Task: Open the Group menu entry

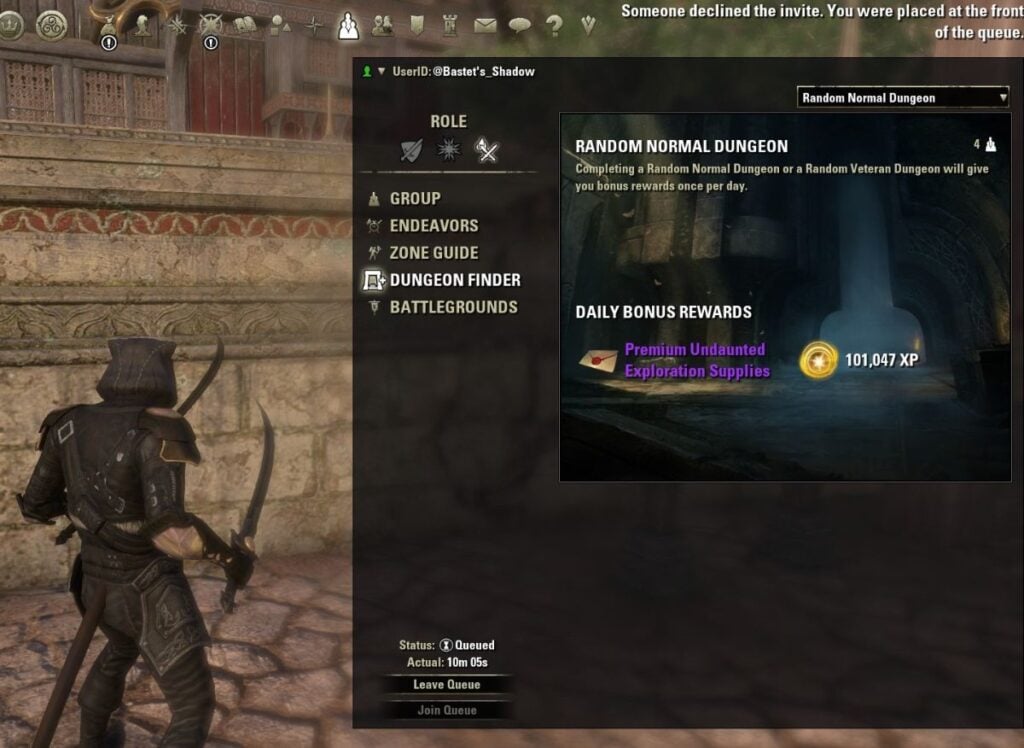Action: [414, 199]
